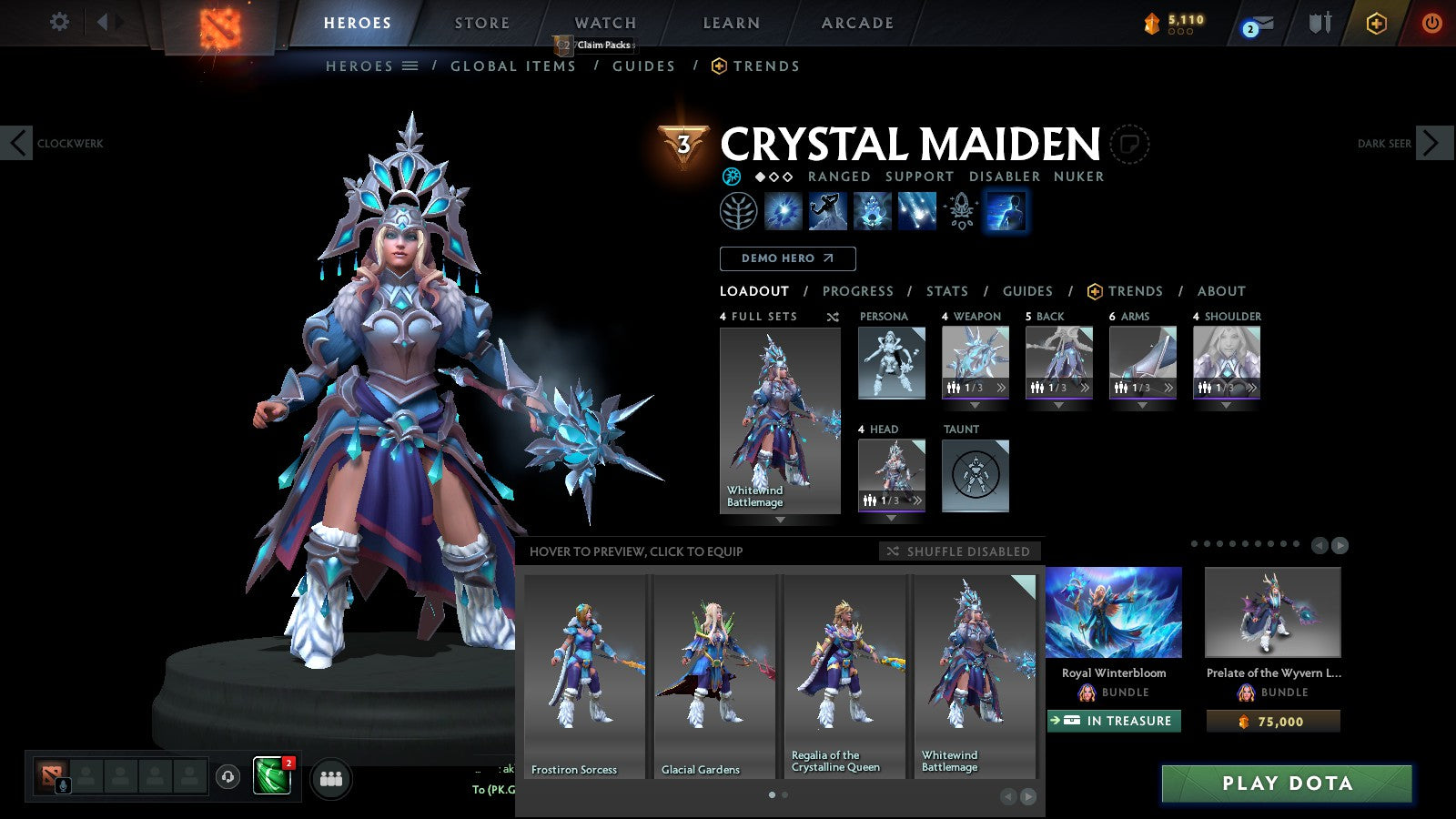This screenshot has width=1456, height=819.
Task: Open the hero About tab
Action: coord(1221,291)
